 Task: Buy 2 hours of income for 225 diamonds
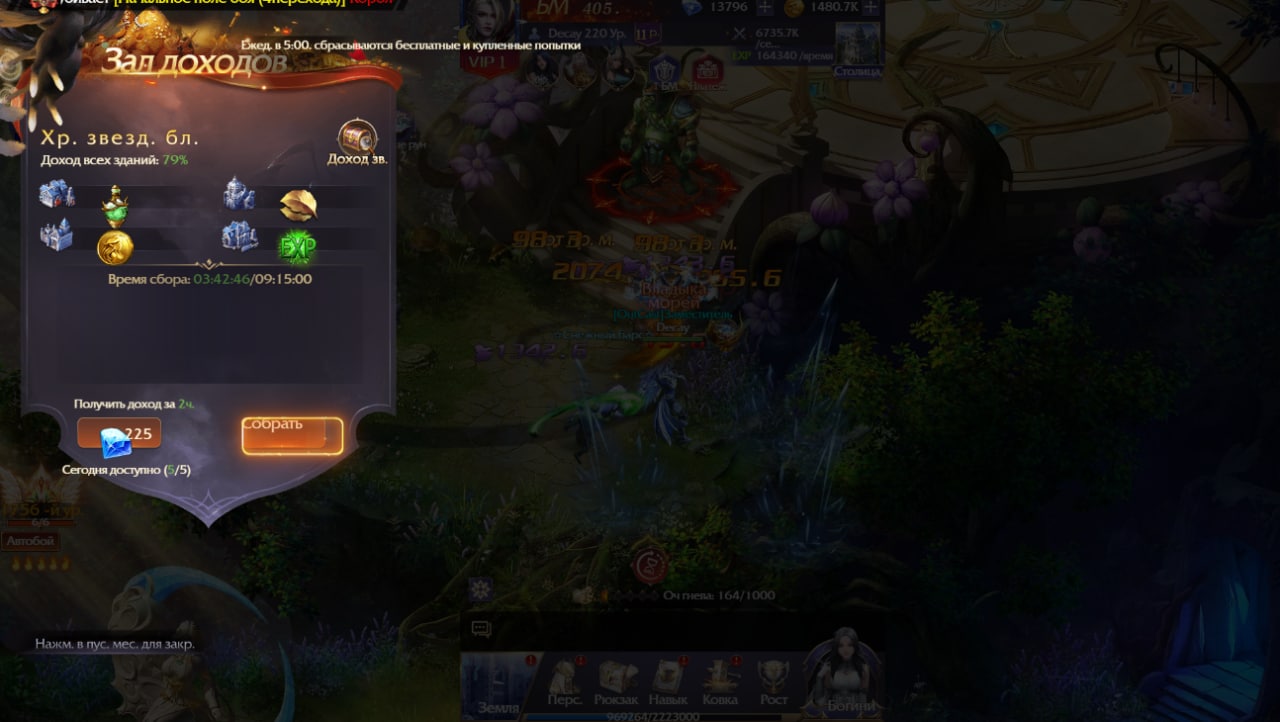click(119, 435)
